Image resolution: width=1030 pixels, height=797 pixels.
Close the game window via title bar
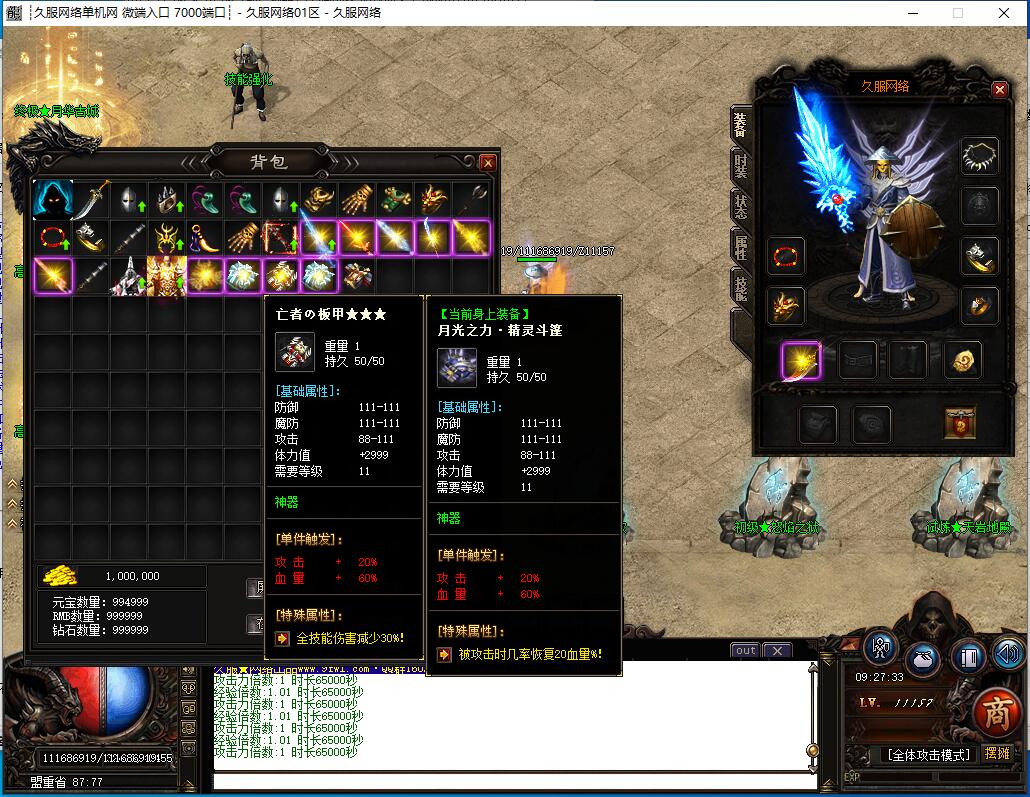[1004, 13]
